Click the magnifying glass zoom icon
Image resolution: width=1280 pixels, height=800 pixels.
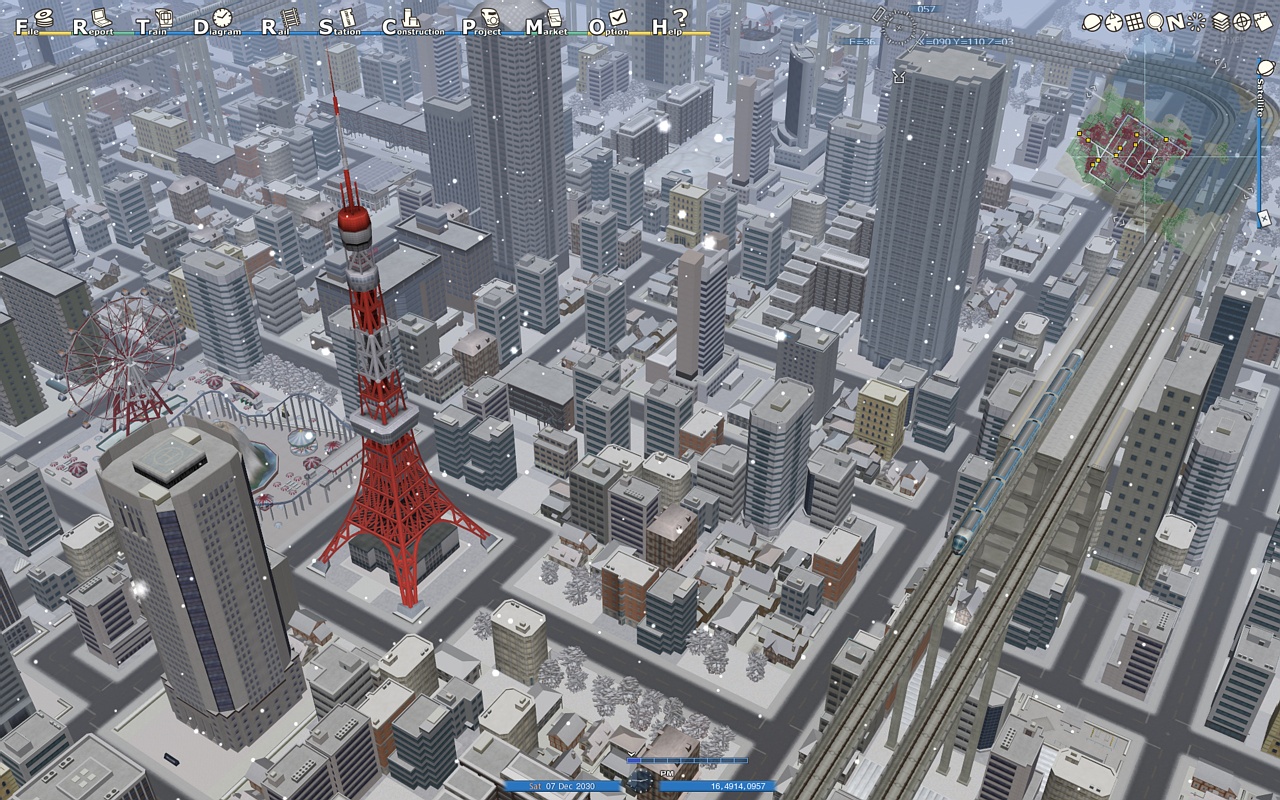[x=1155, y=21]
